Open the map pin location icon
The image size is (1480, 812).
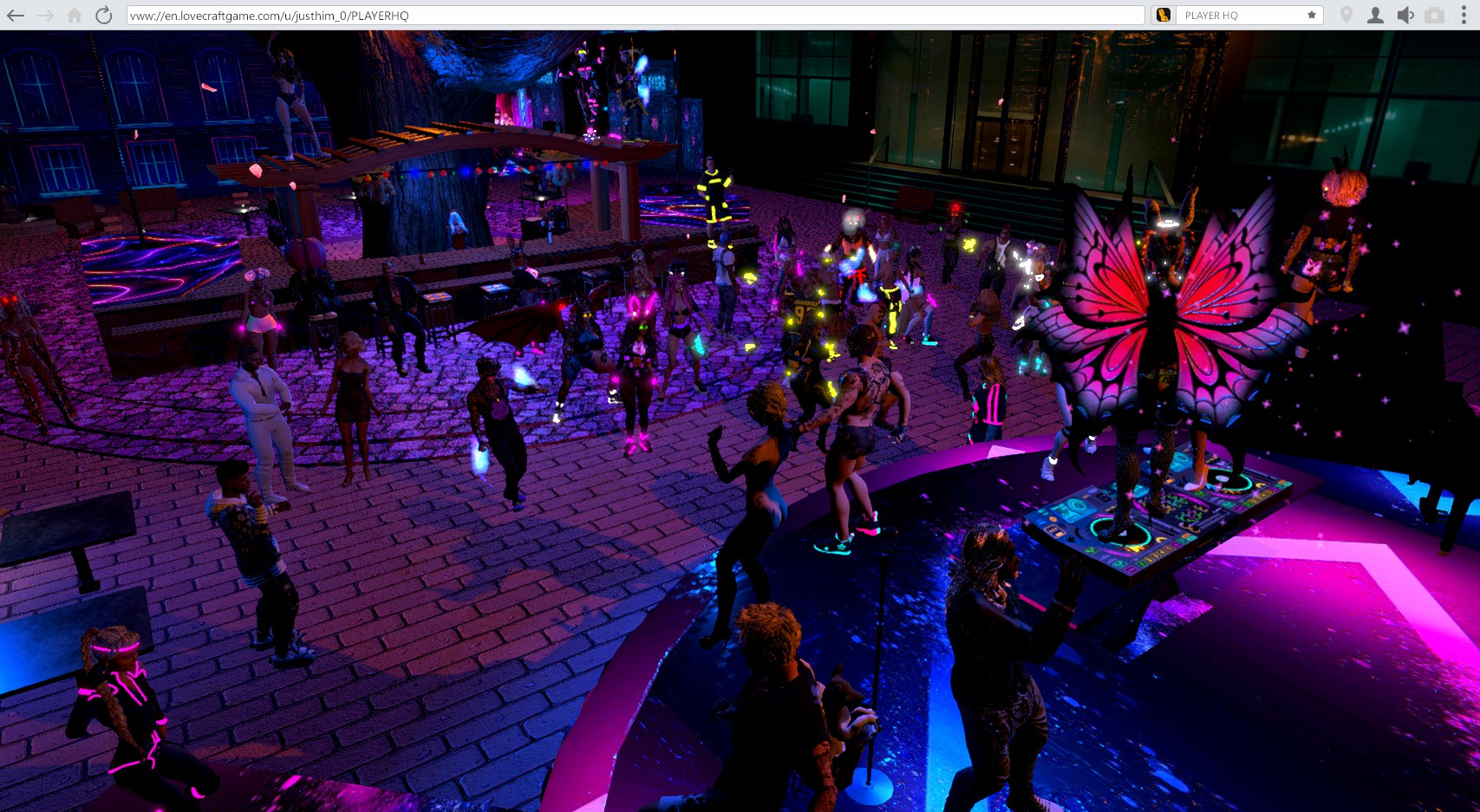(x=1346, y=16)
